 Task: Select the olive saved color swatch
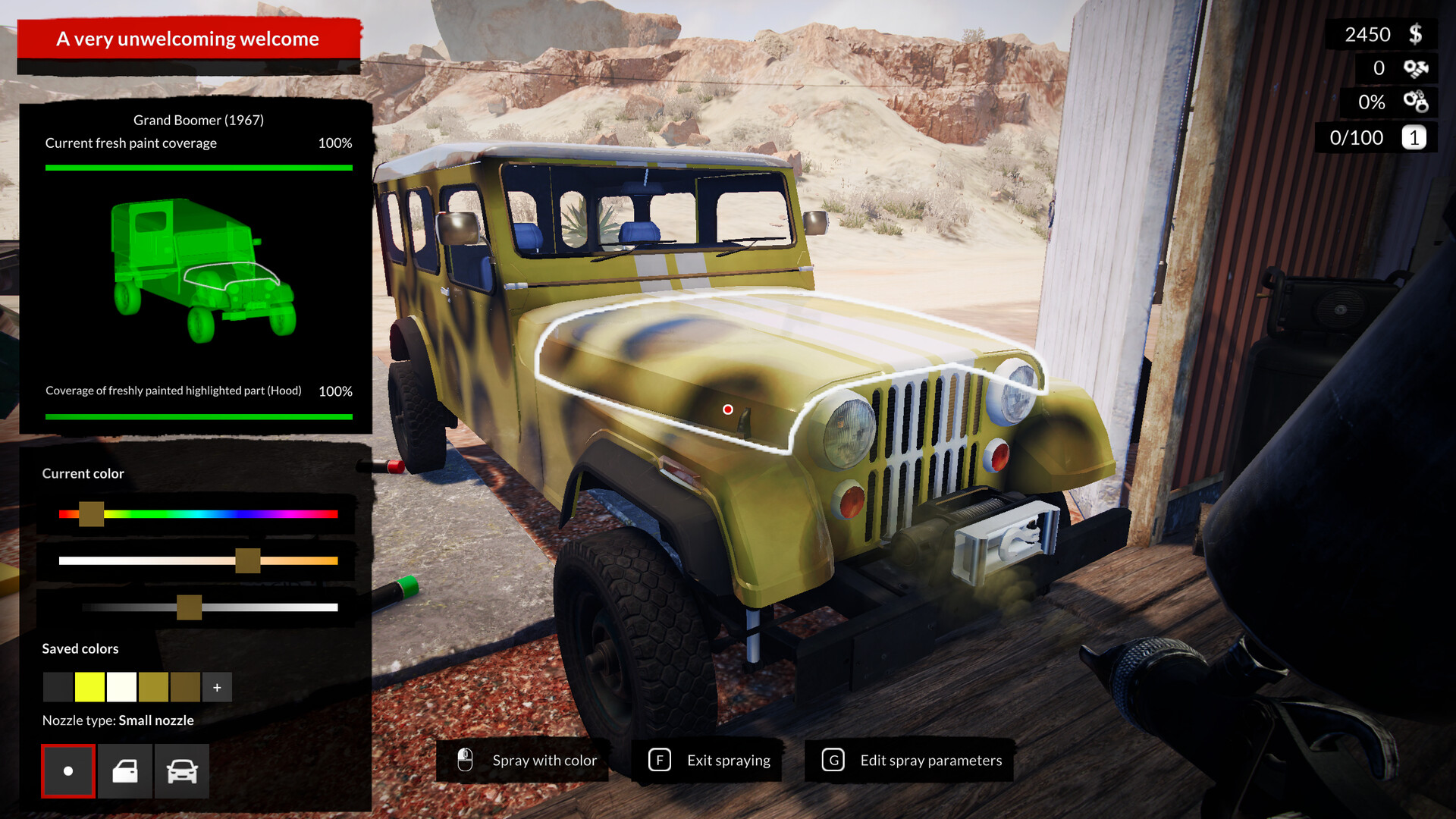pyautogui.click(x=152, y=687)
